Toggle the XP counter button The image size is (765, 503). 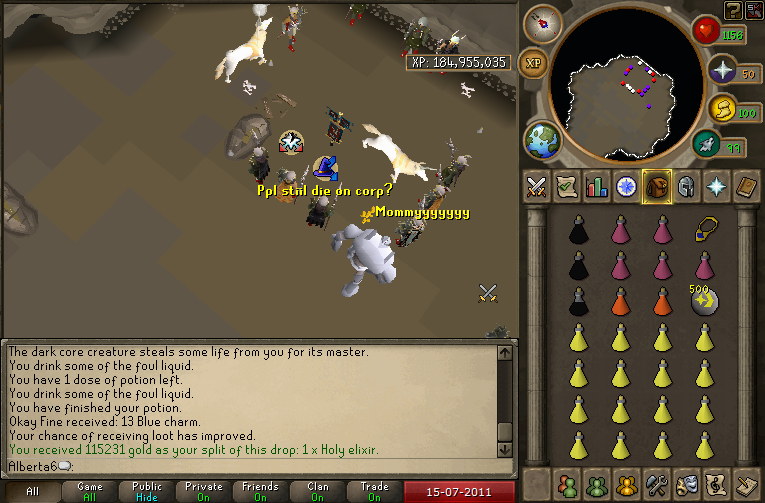tap(535, 62)
